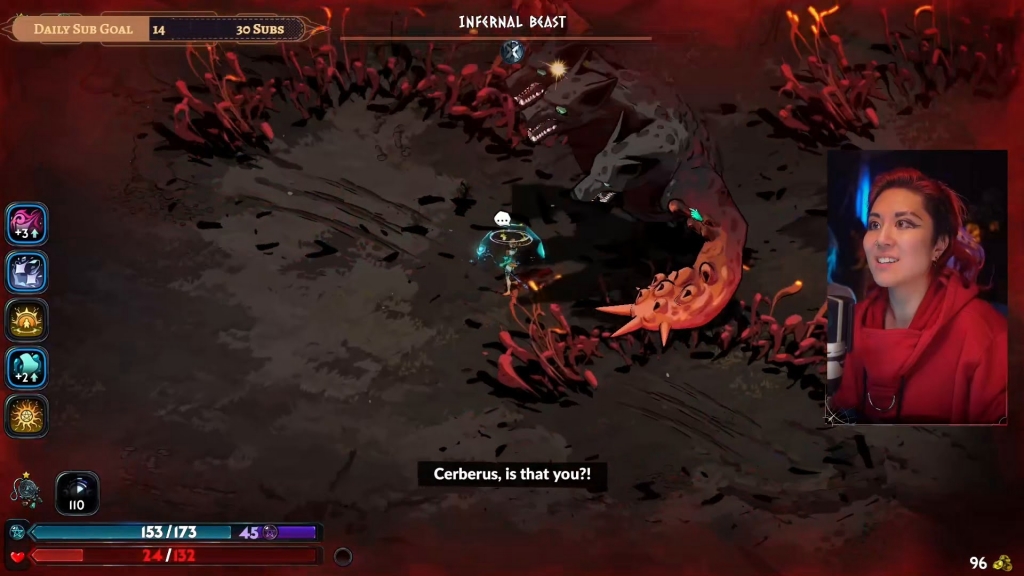Select the pink swirl boon with +3
1024x576 pixels.
27,224
